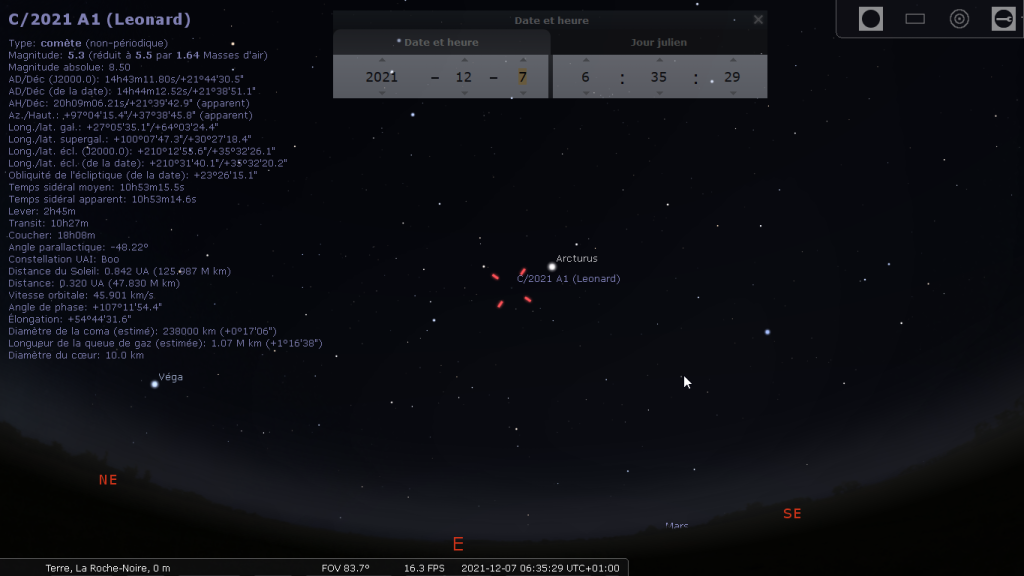The width and height of the screenshot is (1024, 576).
Task: Decrease the seconds with the down arrow
Action: click(x=731, y=93)
